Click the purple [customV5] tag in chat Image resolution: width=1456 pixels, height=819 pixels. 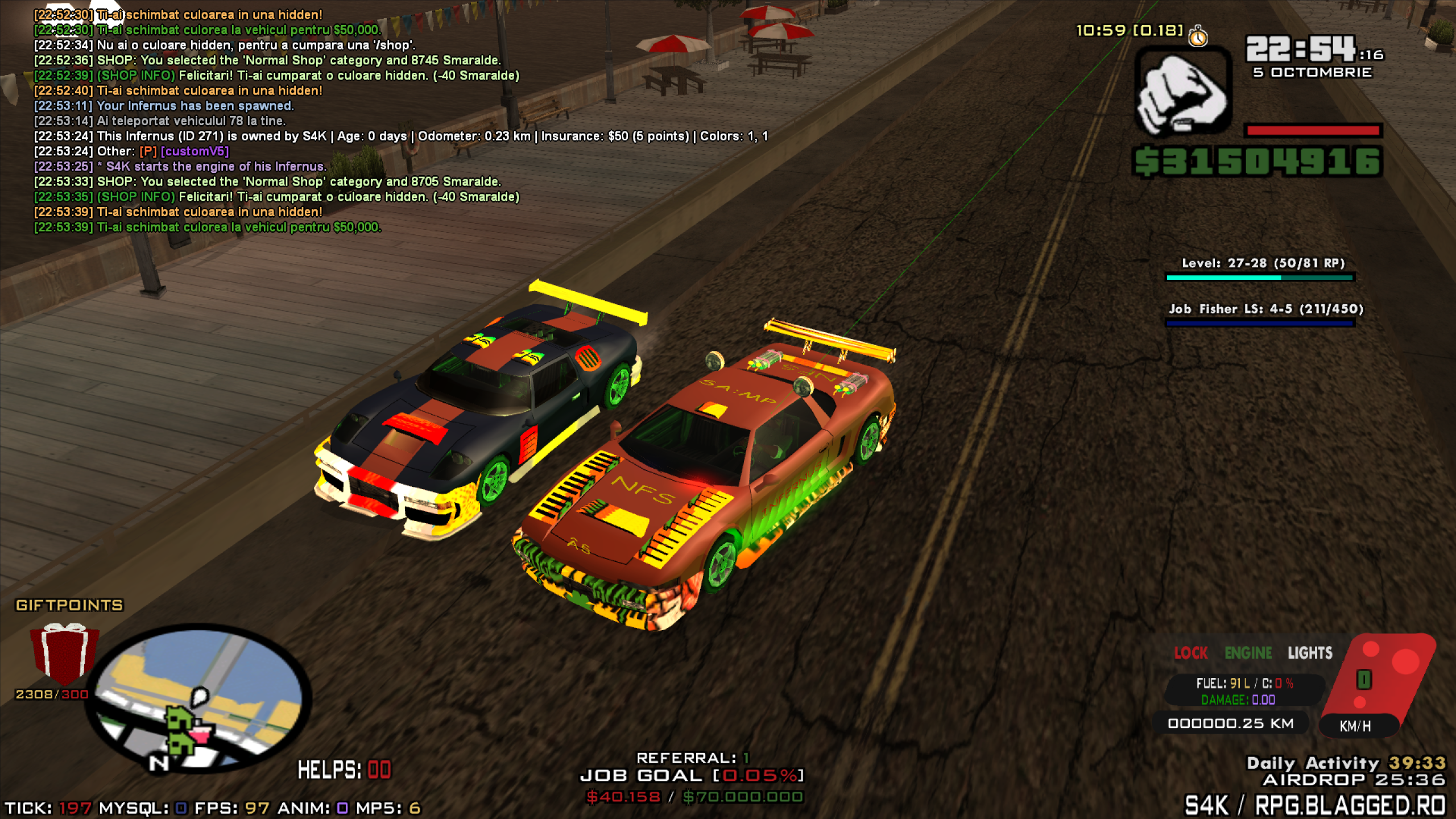point(195,151)
